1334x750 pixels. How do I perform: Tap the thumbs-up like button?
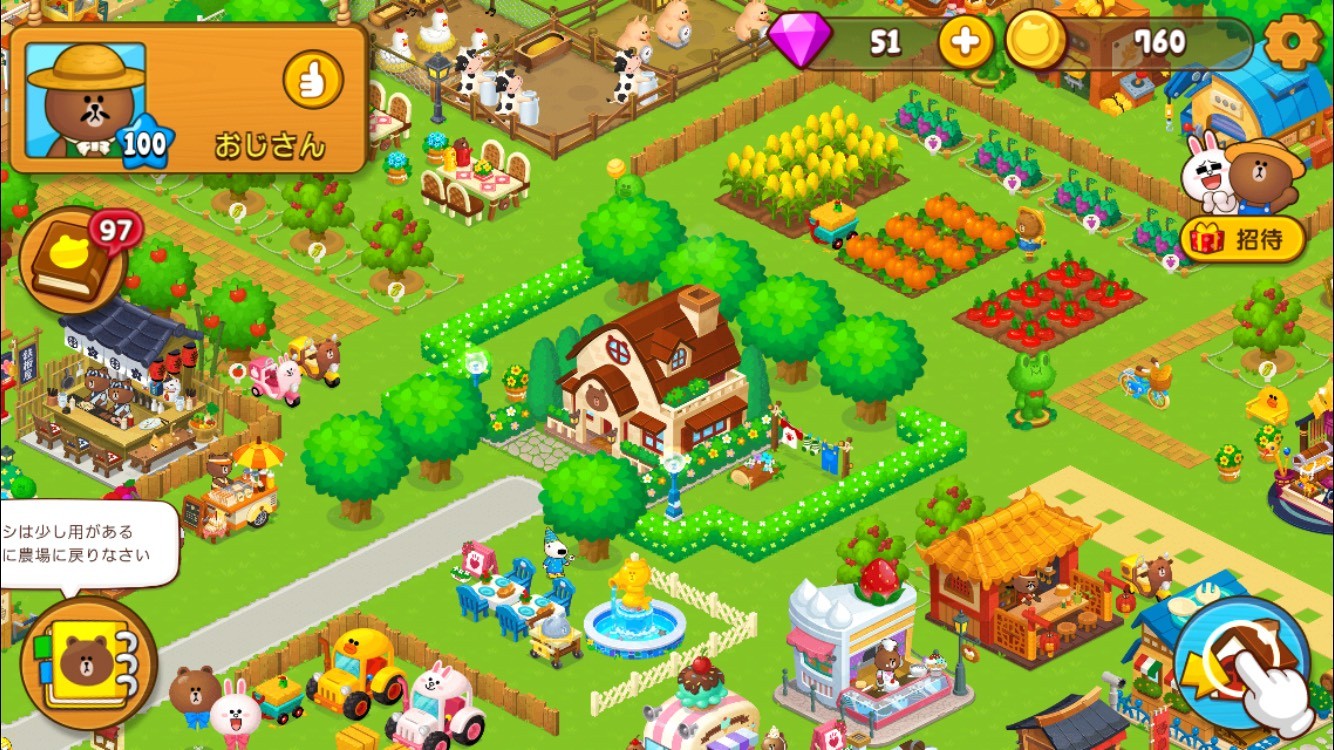coord(313,79)
